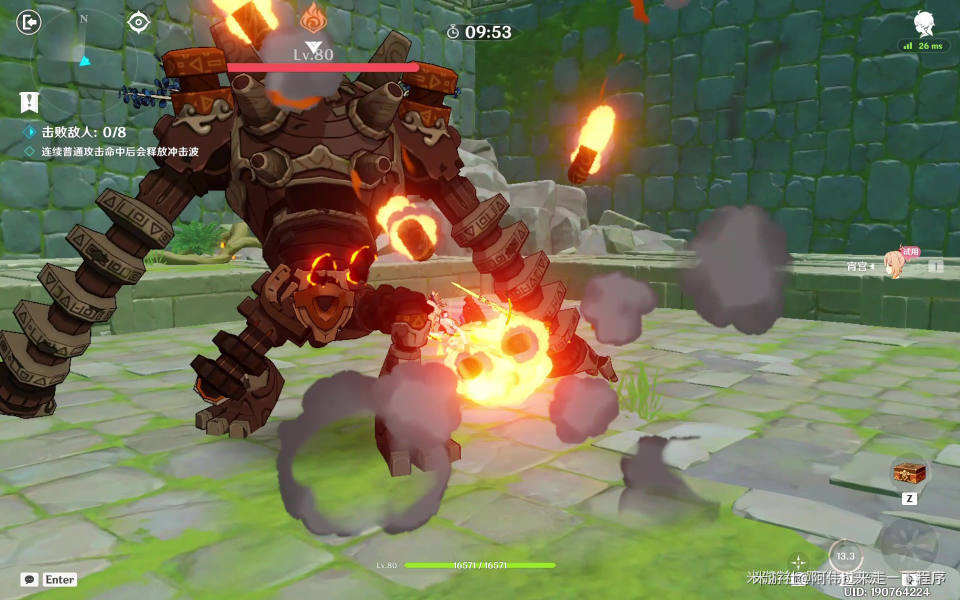The height and width of the screenshot is (600, 960).
Task: Click the exit domain icon
Action: 30,21
